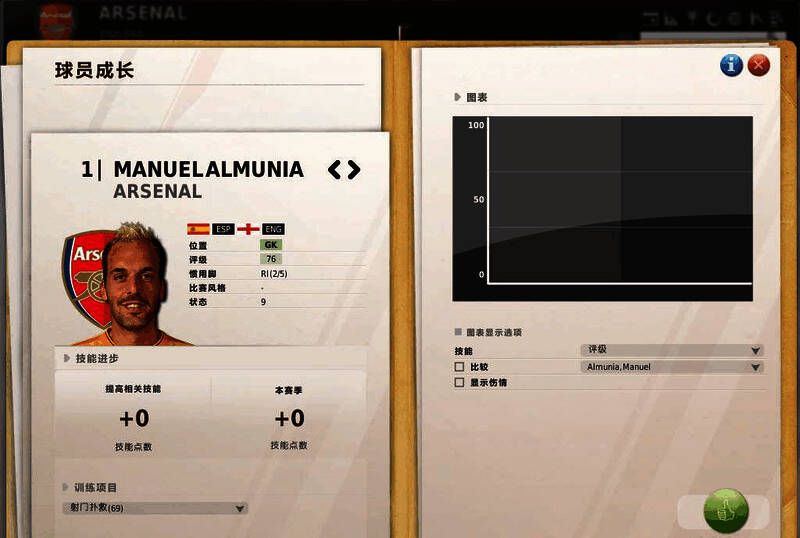Go to the previous player with left arrow
This screenshot has height=538, width=800.
tap(335, 170)
